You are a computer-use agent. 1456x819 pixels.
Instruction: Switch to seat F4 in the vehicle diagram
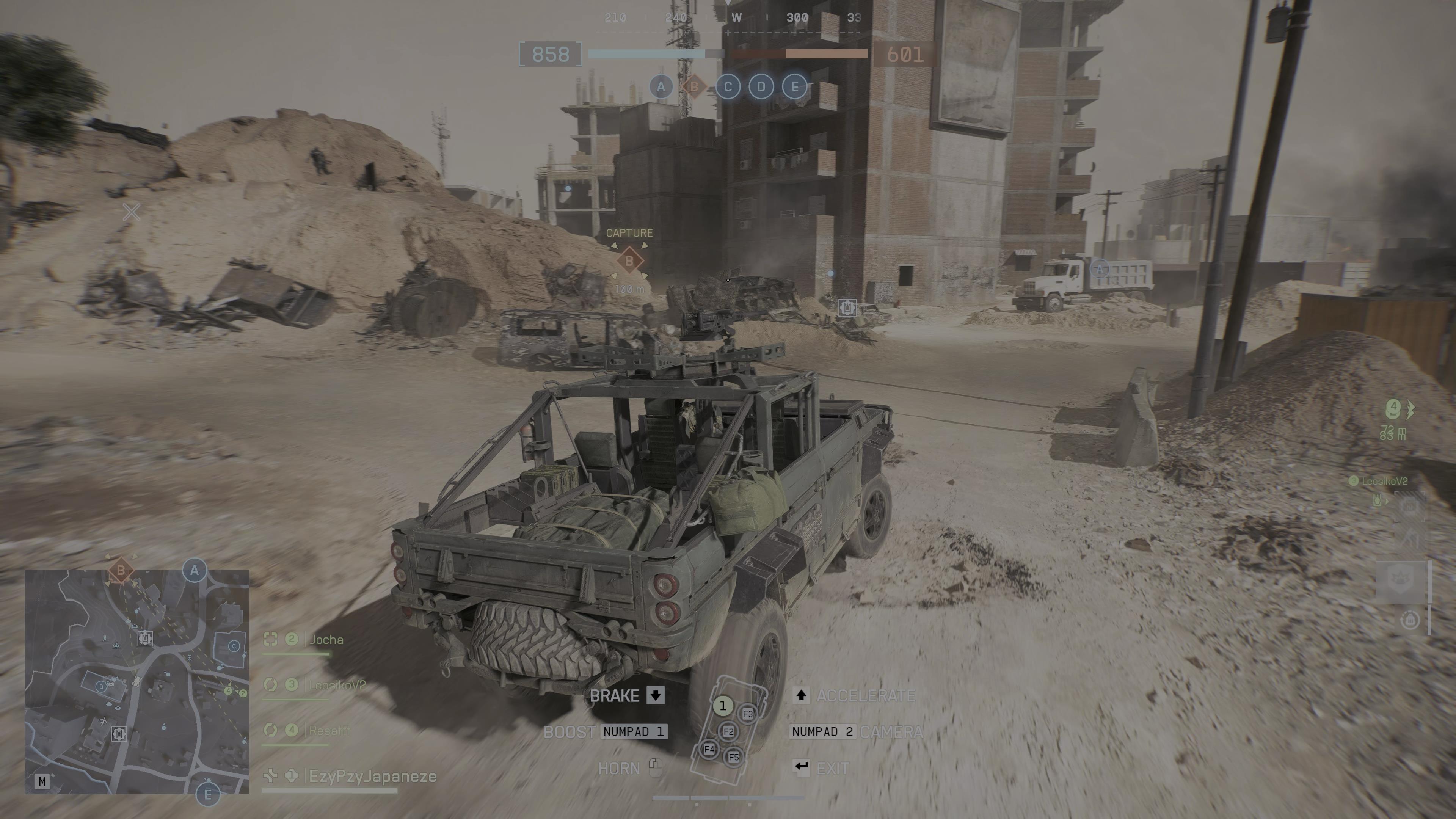point(709,750)
